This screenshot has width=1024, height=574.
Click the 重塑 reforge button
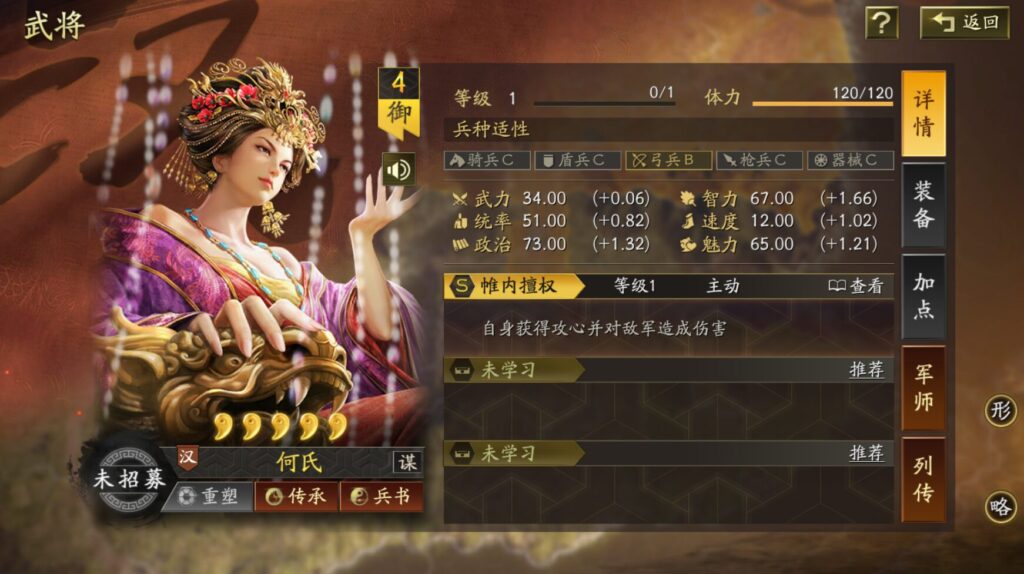(208, 496)
